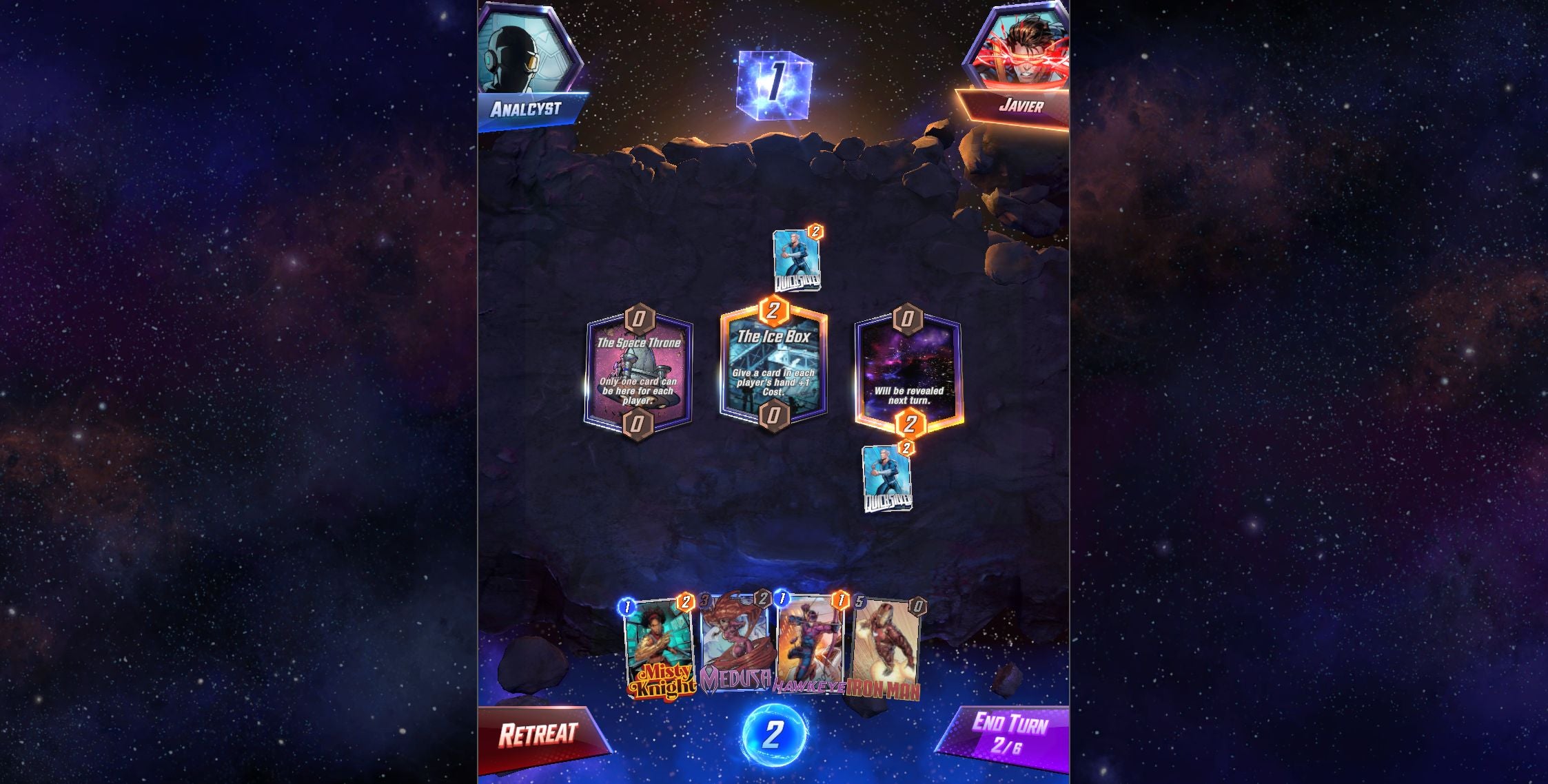1548x784 pixels.
Task: Click the energy counter showing 2
Action: [774, 734]
